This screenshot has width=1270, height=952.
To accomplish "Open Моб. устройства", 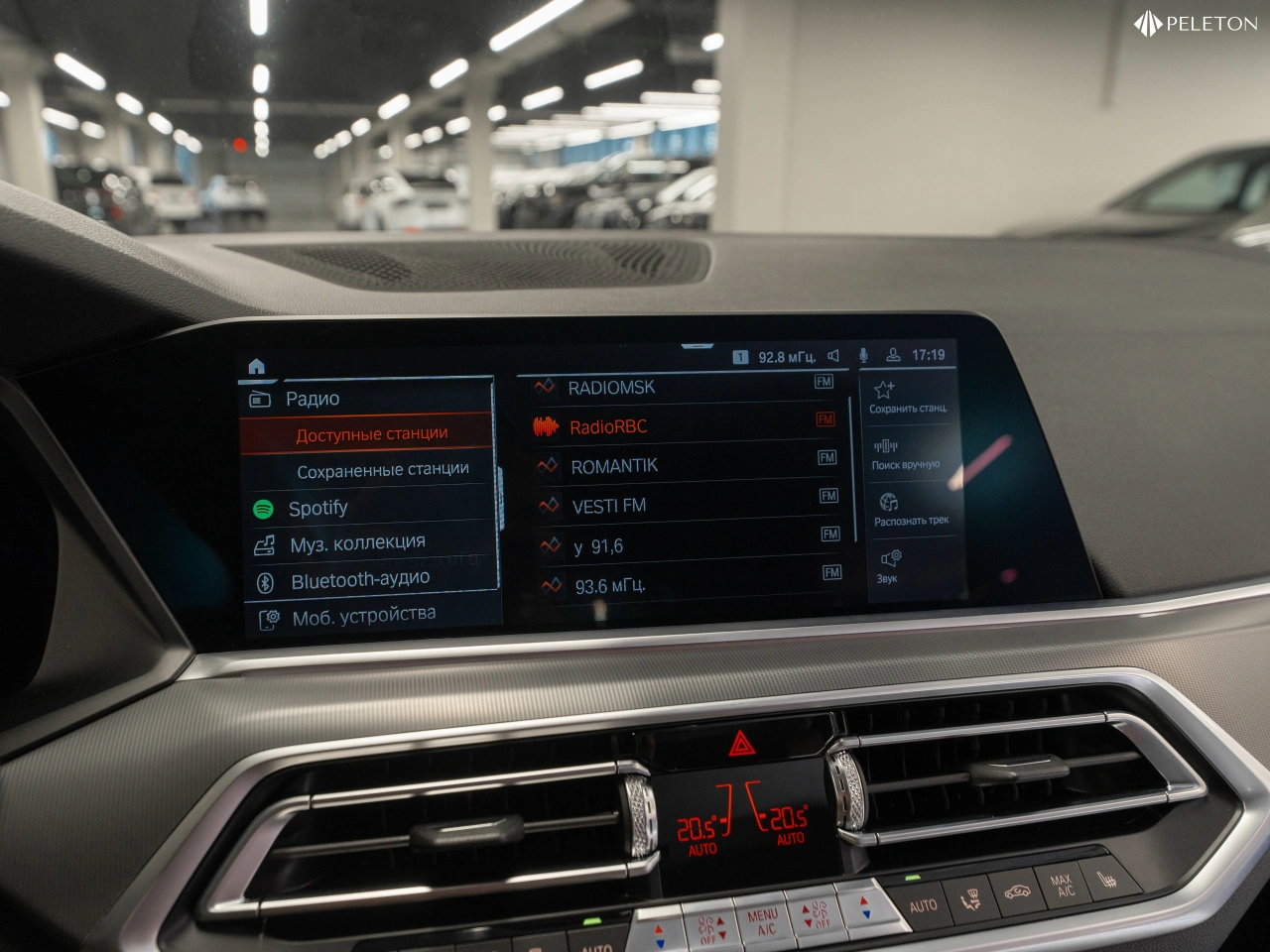I will coord(363,616).
